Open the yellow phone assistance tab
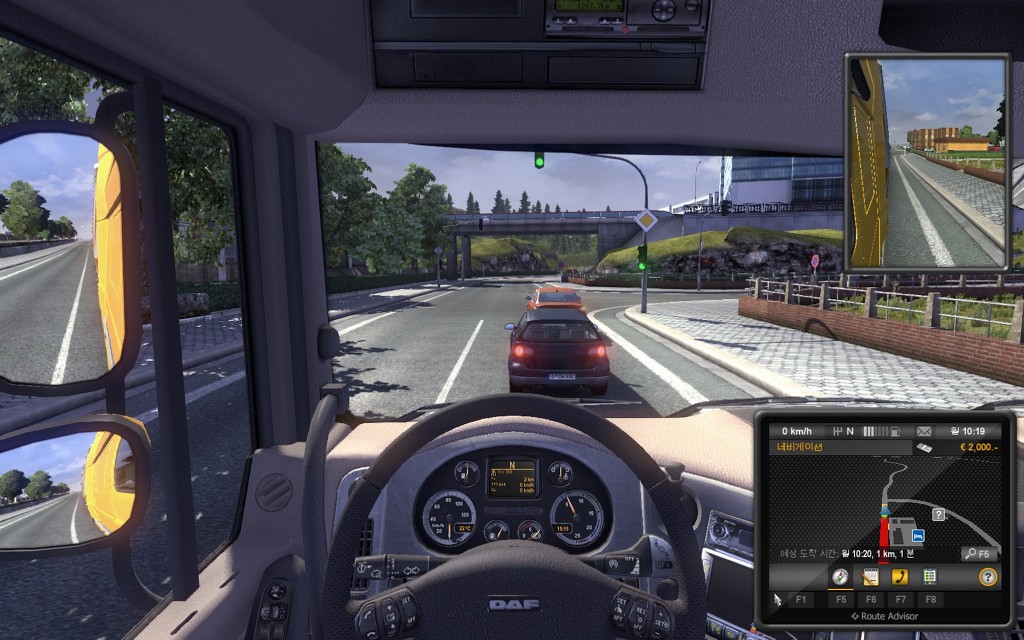Image resolution: width=1024 pixels, height=640 pixels. (900, 577)
